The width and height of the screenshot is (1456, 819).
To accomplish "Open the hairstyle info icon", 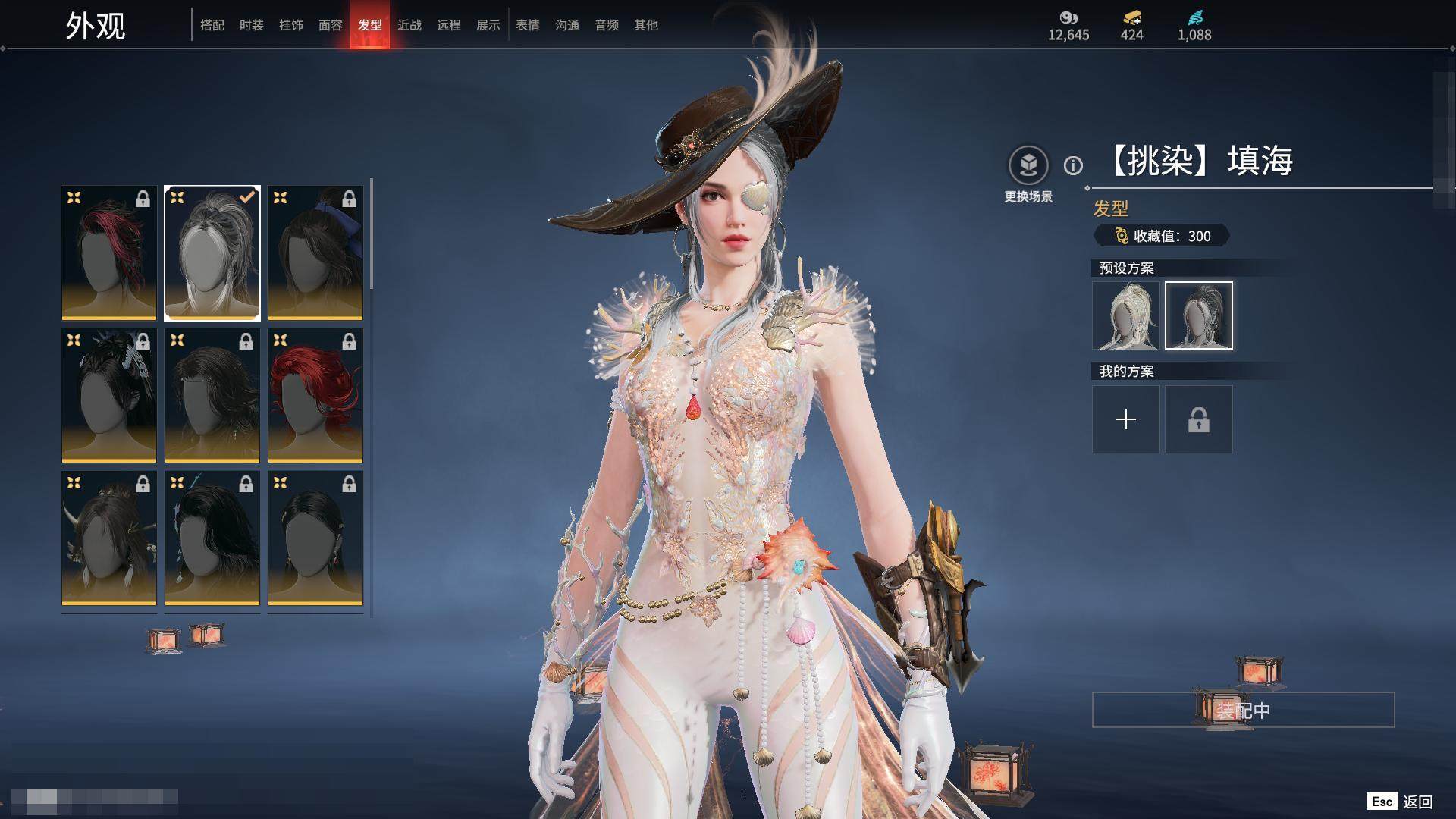I will coord(1073,165).
